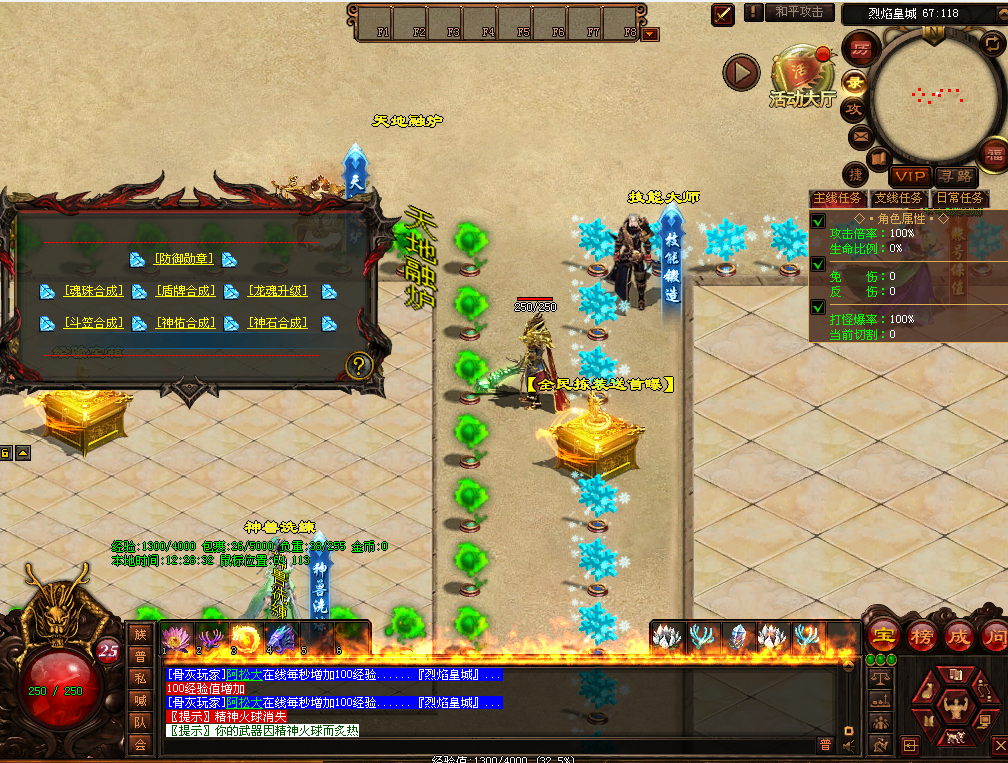Switch to the 日常任务 tab

959,198
